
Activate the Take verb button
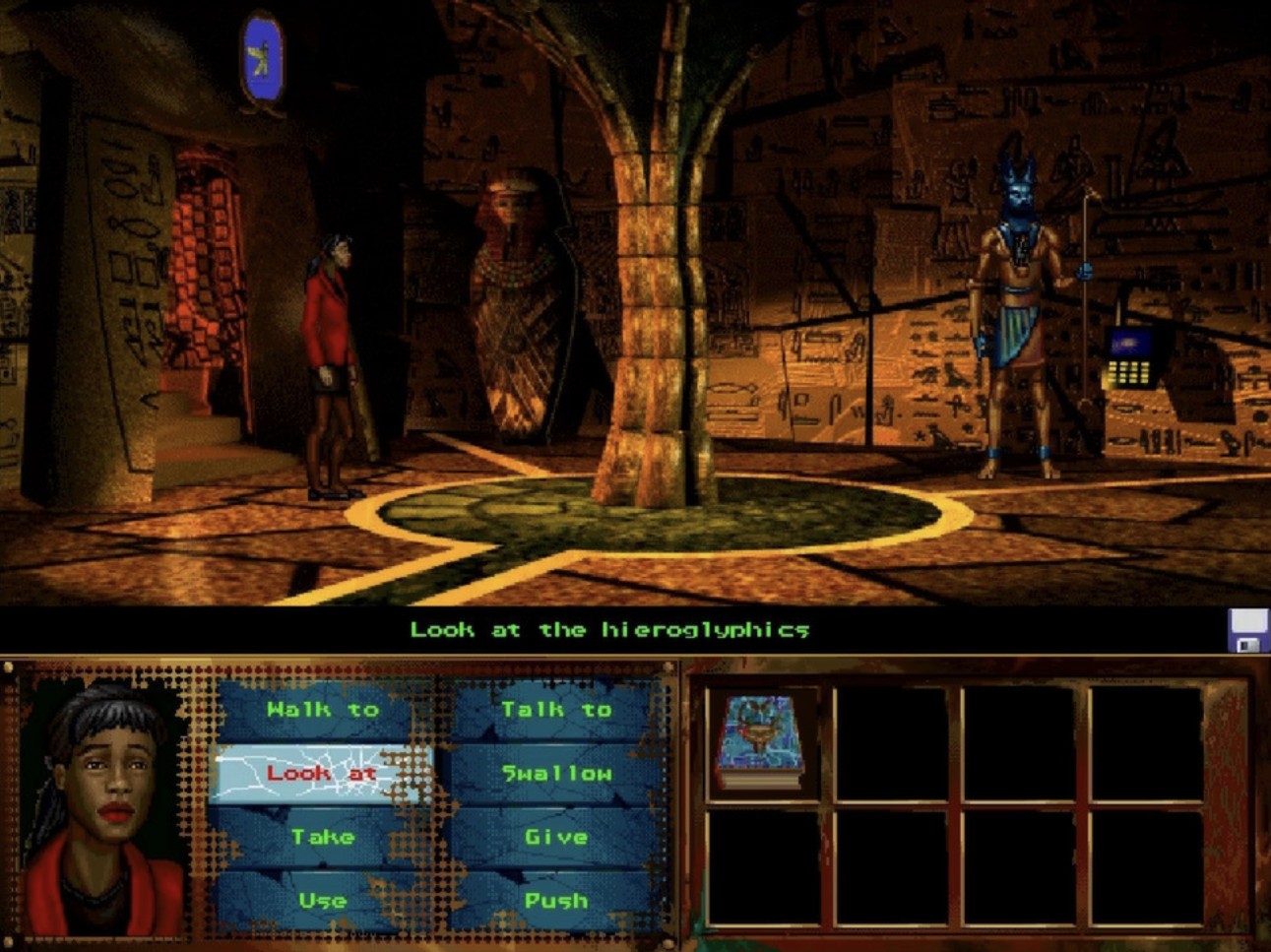tap(322, 838)
